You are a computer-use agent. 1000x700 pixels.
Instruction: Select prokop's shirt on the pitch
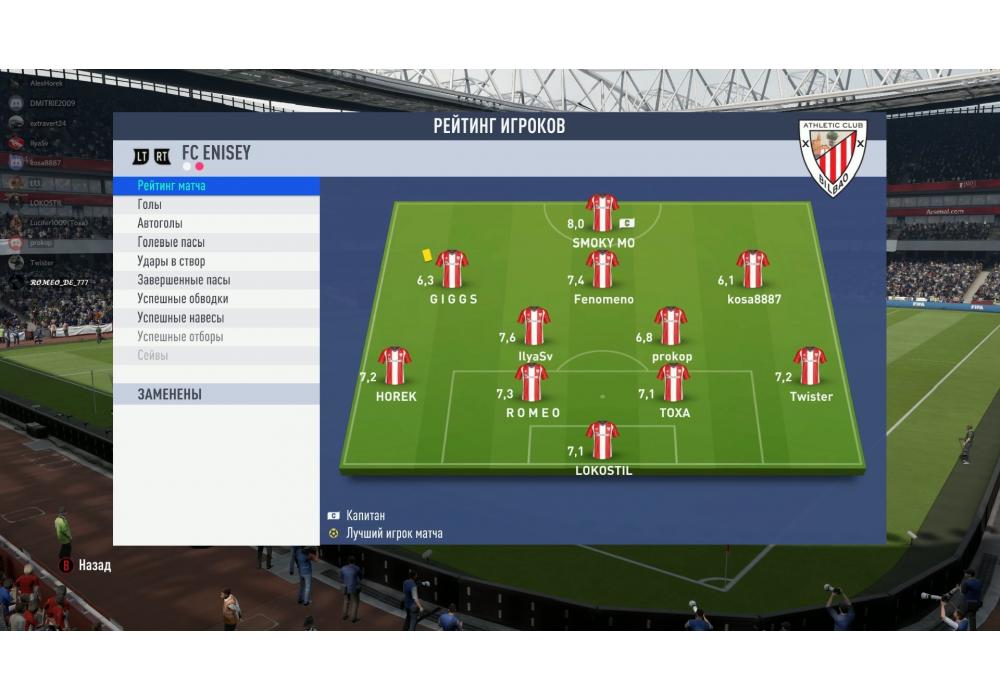(670, 326)
